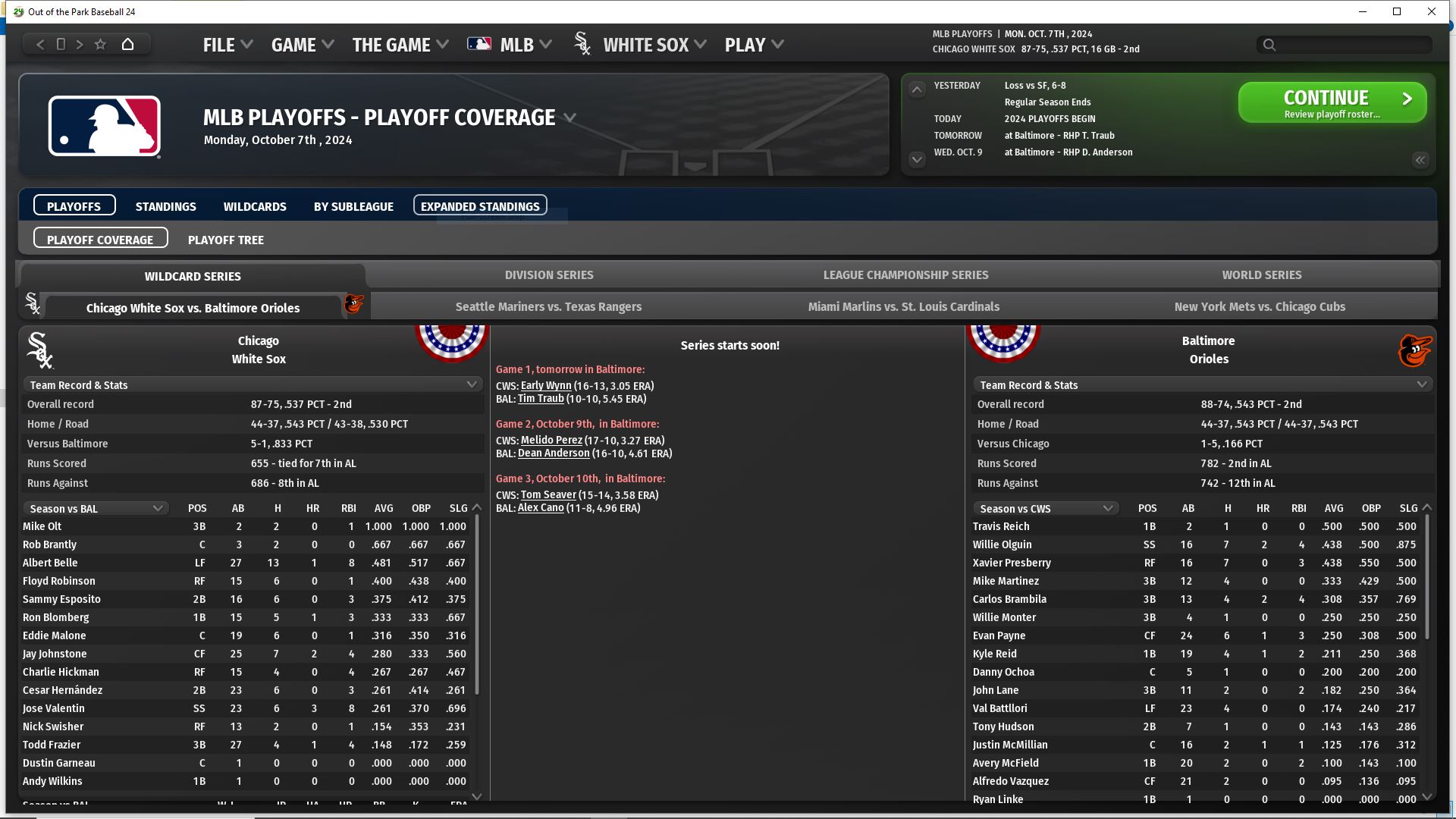Click the green Continue button

click(1332, 102)
